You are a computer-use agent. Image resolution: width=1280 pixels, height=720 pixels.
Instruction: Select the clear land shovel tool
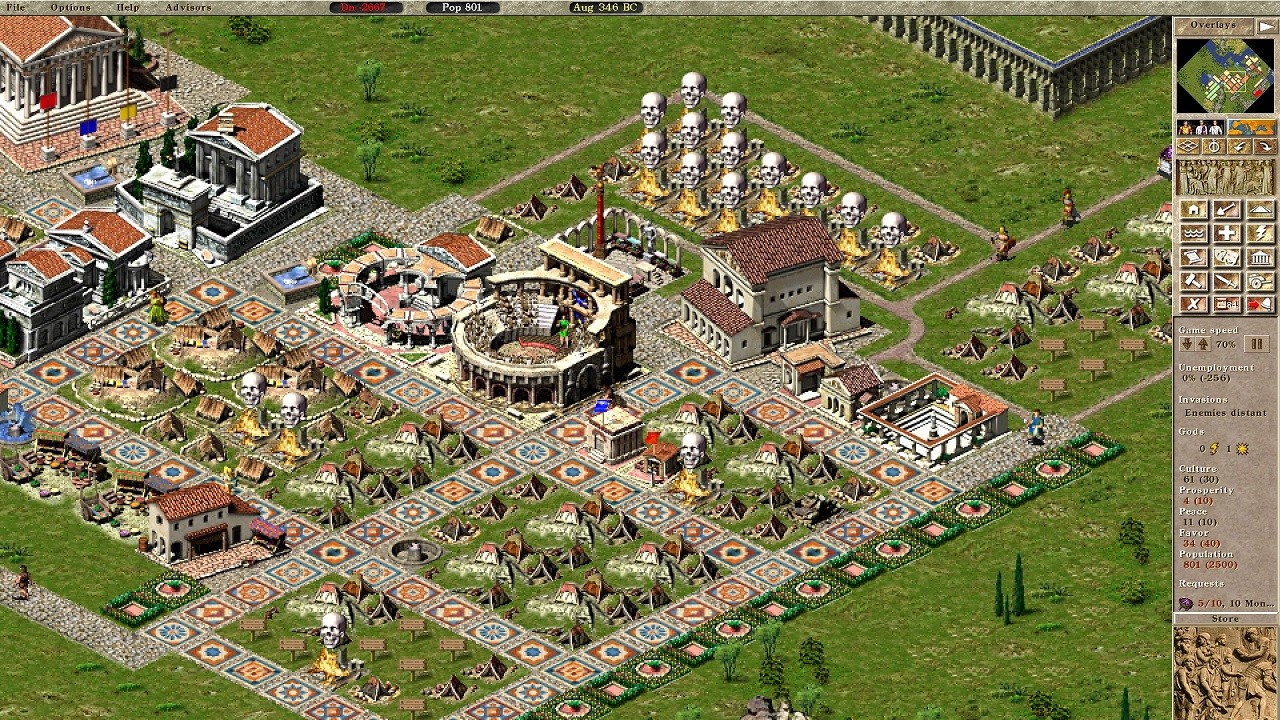point(1228,209)
